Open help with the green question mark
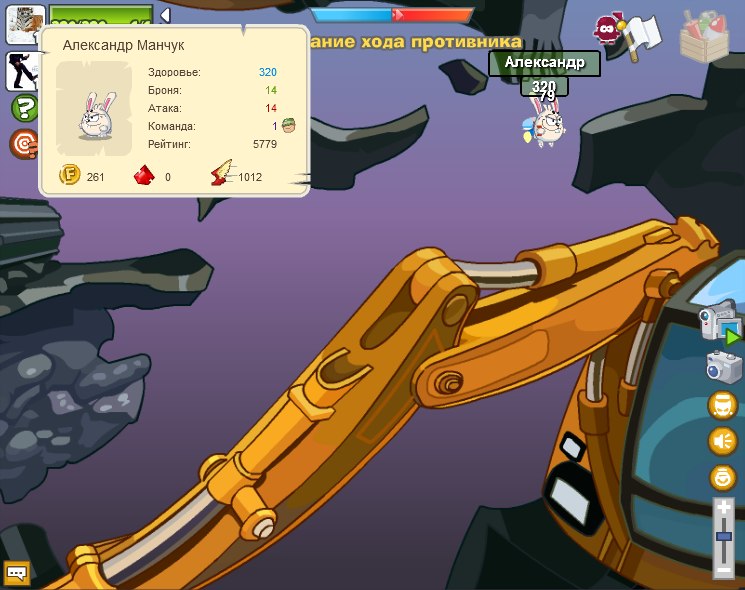This screenshot has width=745, height=590. point(24,108)
